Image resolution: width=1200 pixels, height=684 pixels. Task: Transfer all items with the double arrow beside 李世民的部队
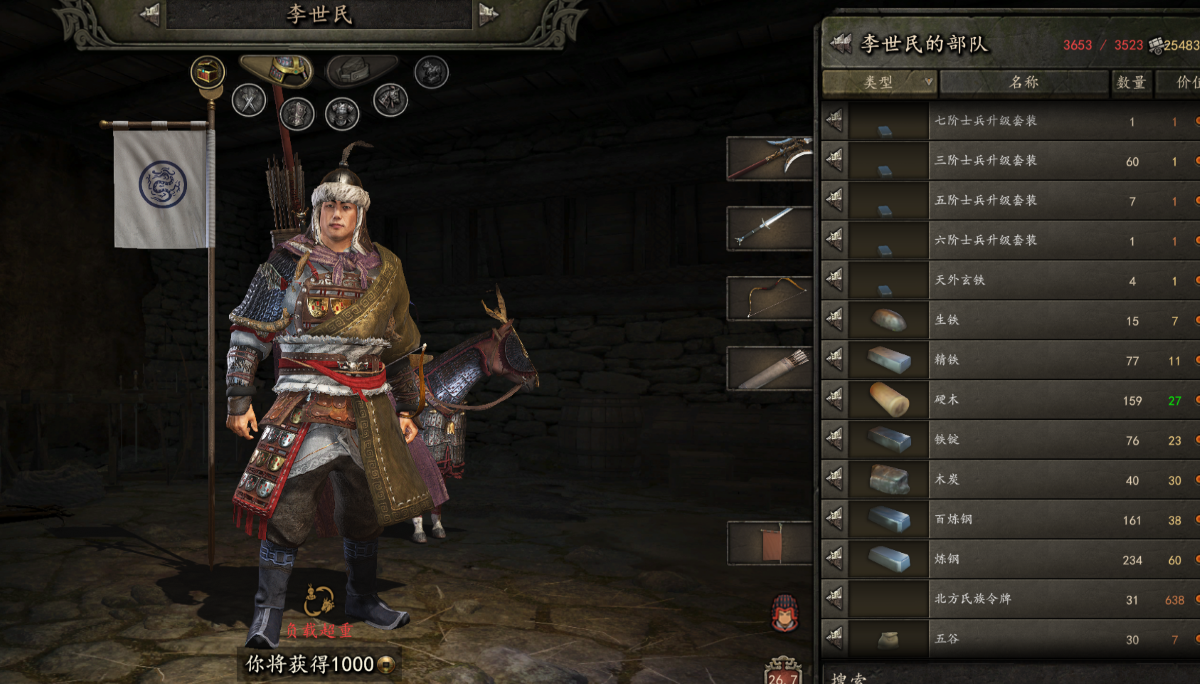pos(841,44)
